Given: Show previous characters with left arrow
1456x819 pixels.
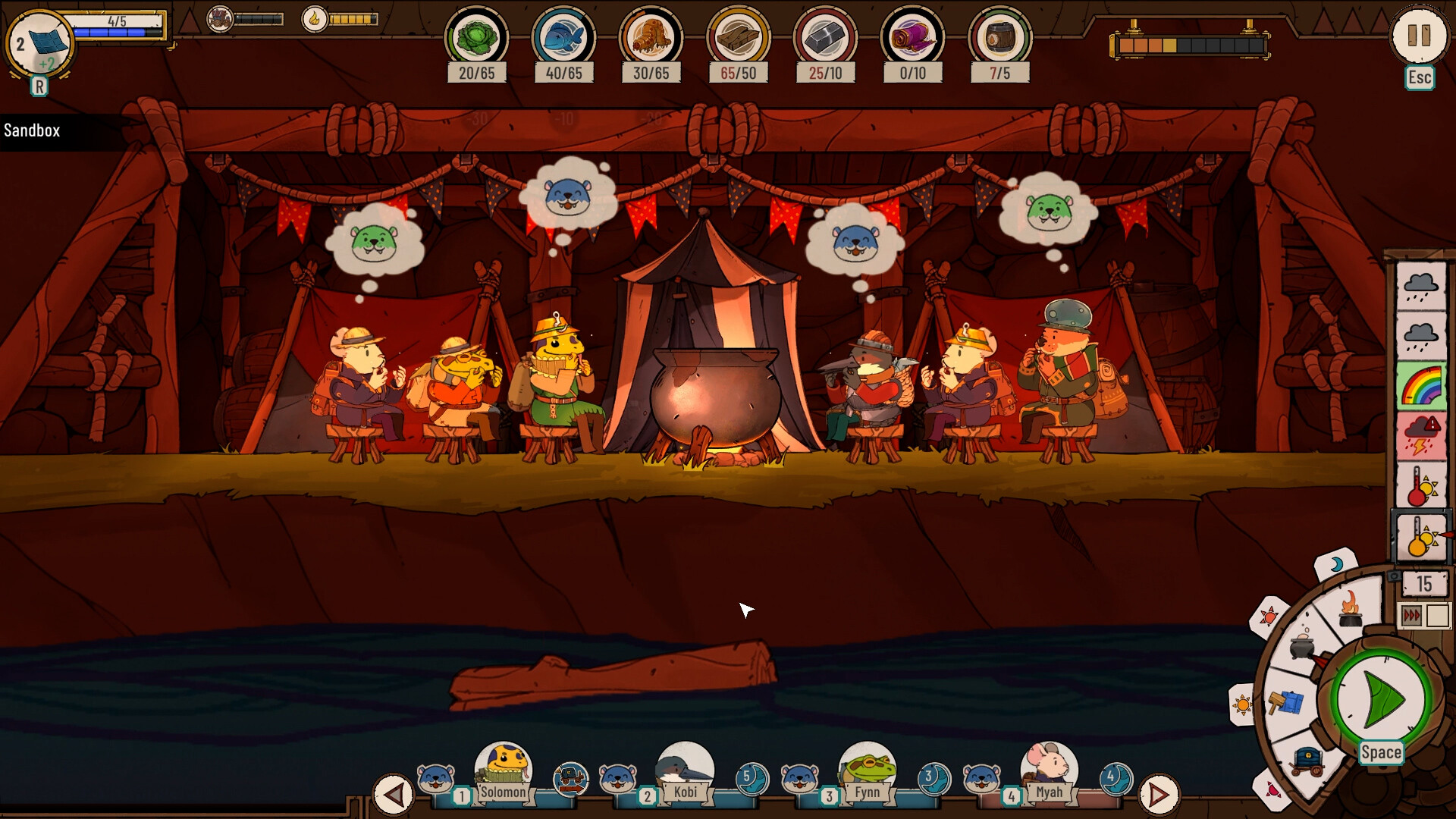Looking at the screenshot, I should [x=393, y=795].
